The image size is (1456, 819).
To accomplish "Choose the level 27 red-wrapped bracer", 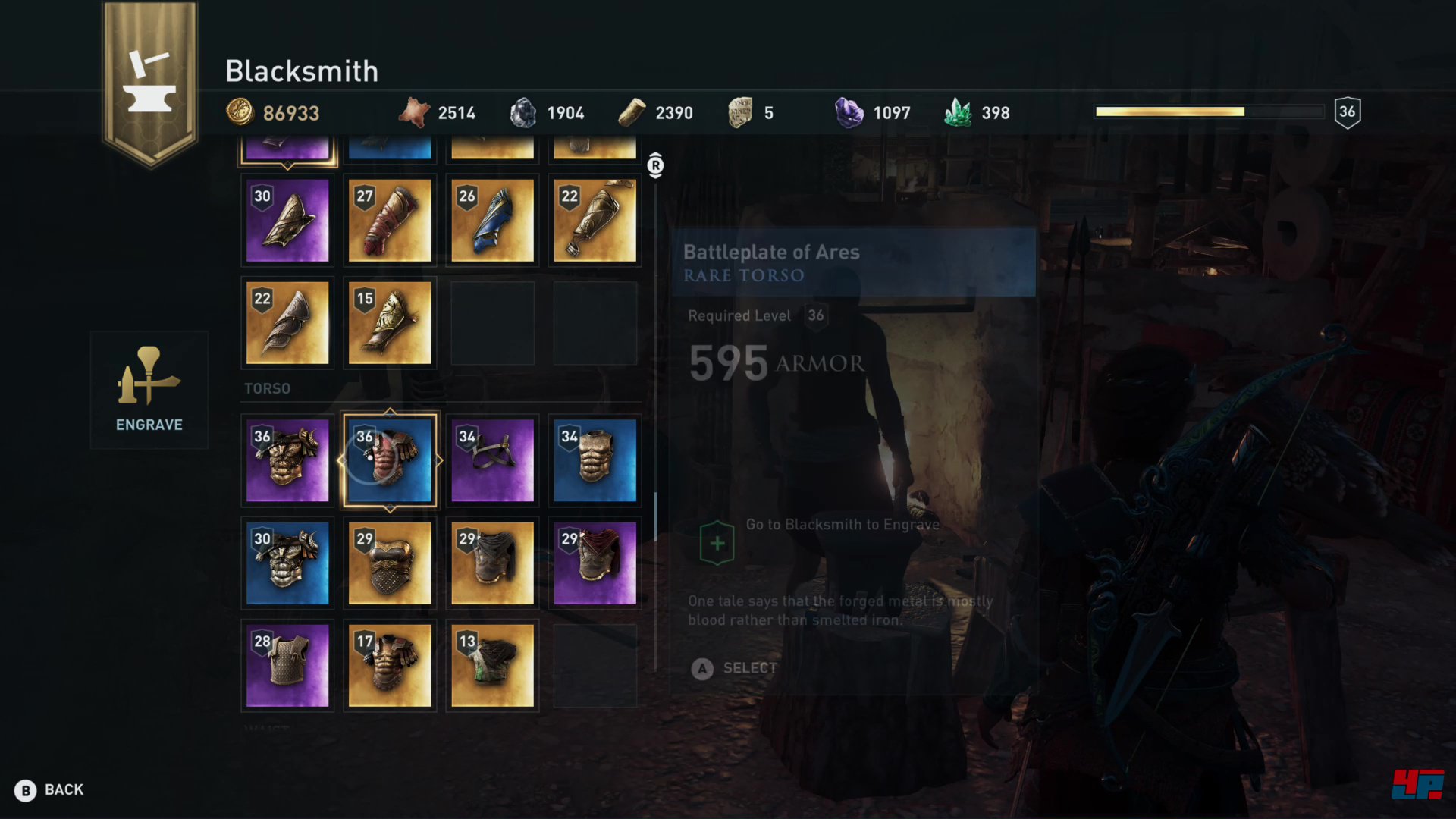I will coord(390,221).
